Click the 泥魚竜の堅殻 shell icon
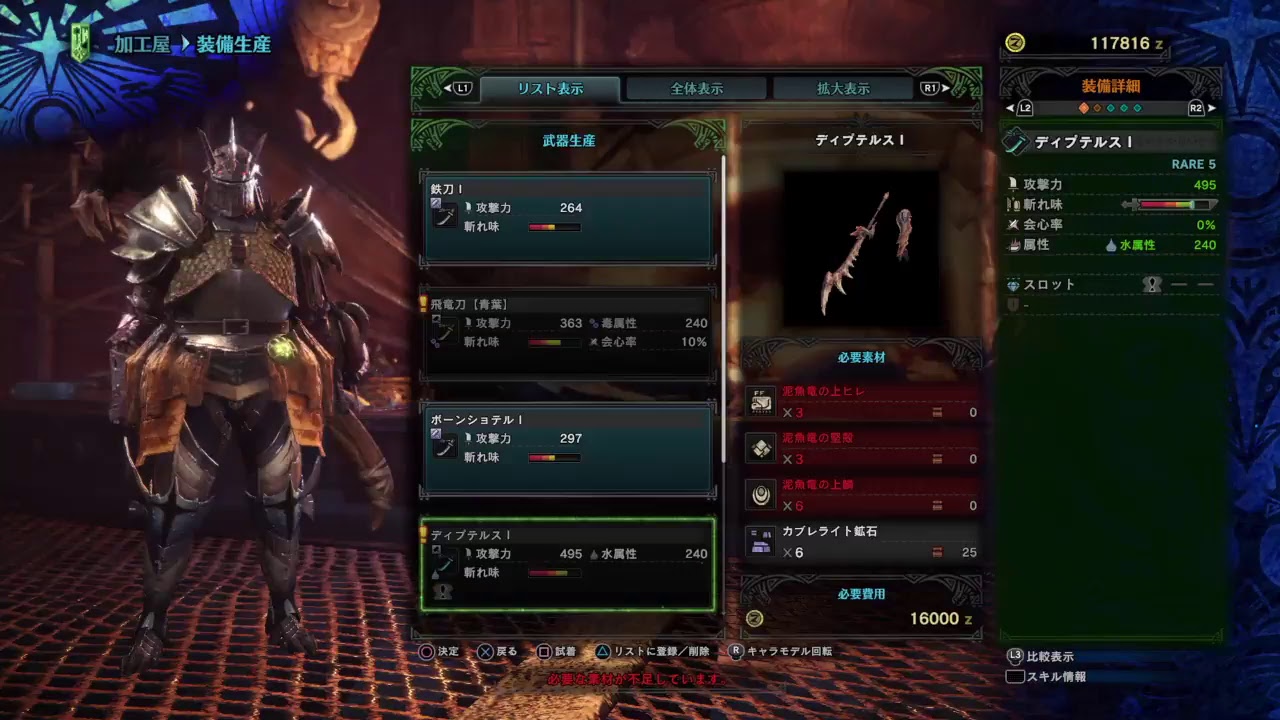This screenshot has height=720, width=1280. [761, 448]
